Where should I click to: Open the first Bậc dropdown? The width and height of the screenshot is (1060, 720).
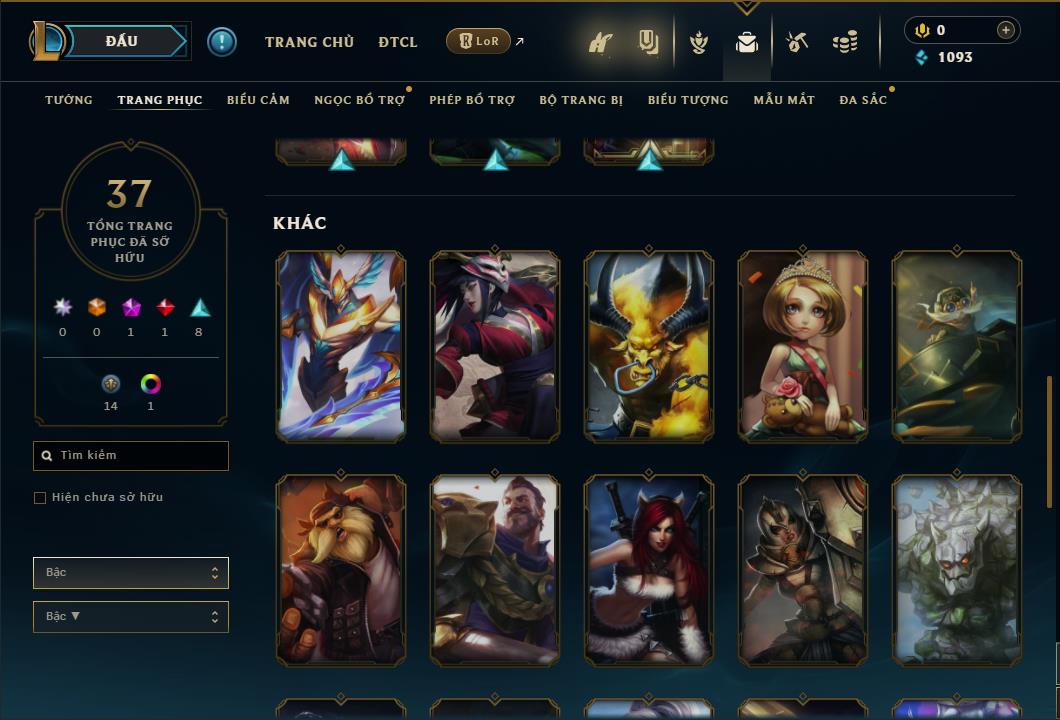click(x=131, y=573)
